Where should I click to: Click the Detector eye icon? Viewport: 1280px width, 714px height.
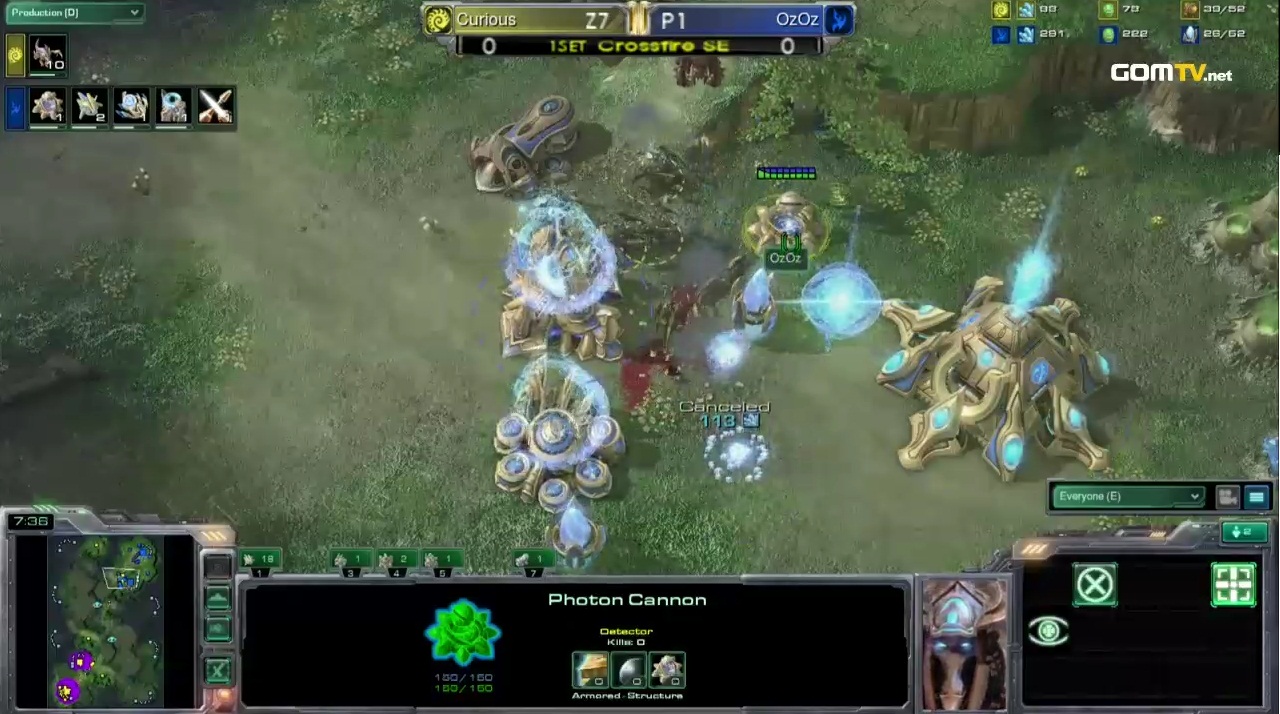pyautogui.click(x=1048, y=631)
